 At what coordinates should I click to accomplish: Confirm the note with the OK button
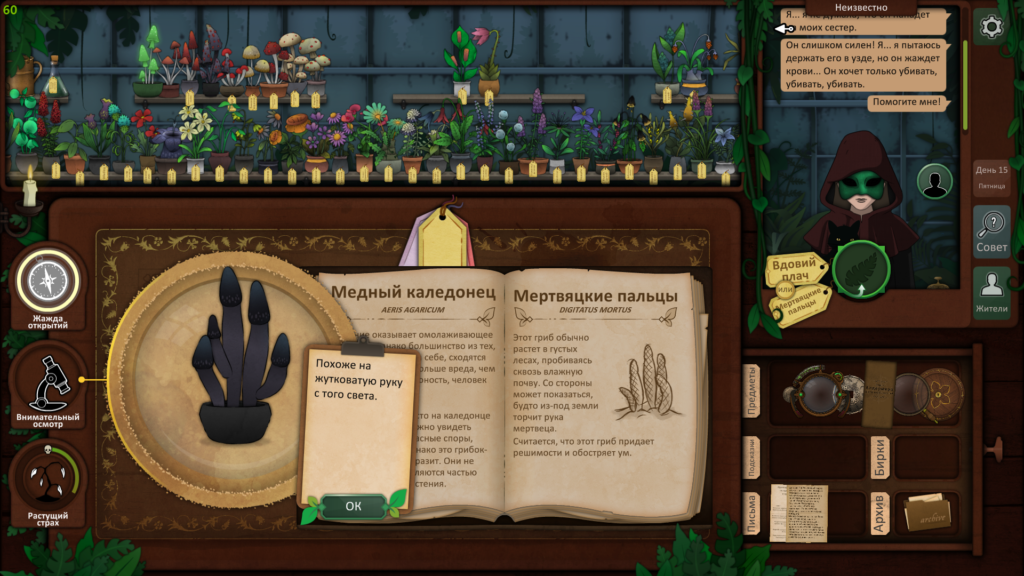[x=353, y=506]
